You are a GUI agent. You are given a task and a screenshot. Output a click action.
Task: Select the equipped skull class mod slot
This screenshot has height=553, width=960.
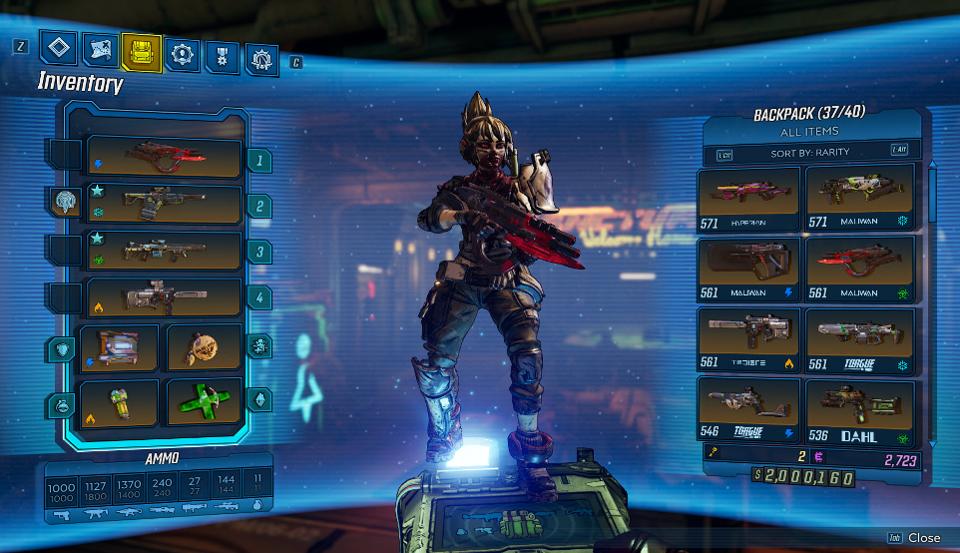pyautogui.click(x=204, y=347)
